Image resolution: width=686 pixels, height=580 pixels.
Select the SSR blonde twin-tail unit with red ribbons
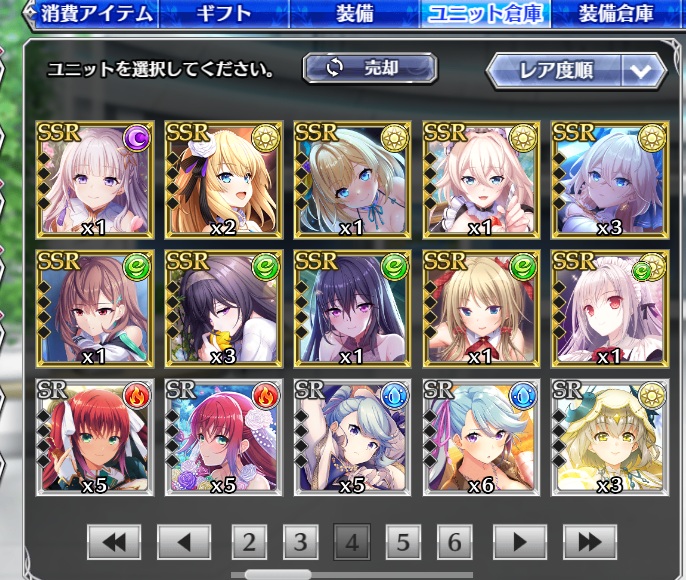click(481, 308)
